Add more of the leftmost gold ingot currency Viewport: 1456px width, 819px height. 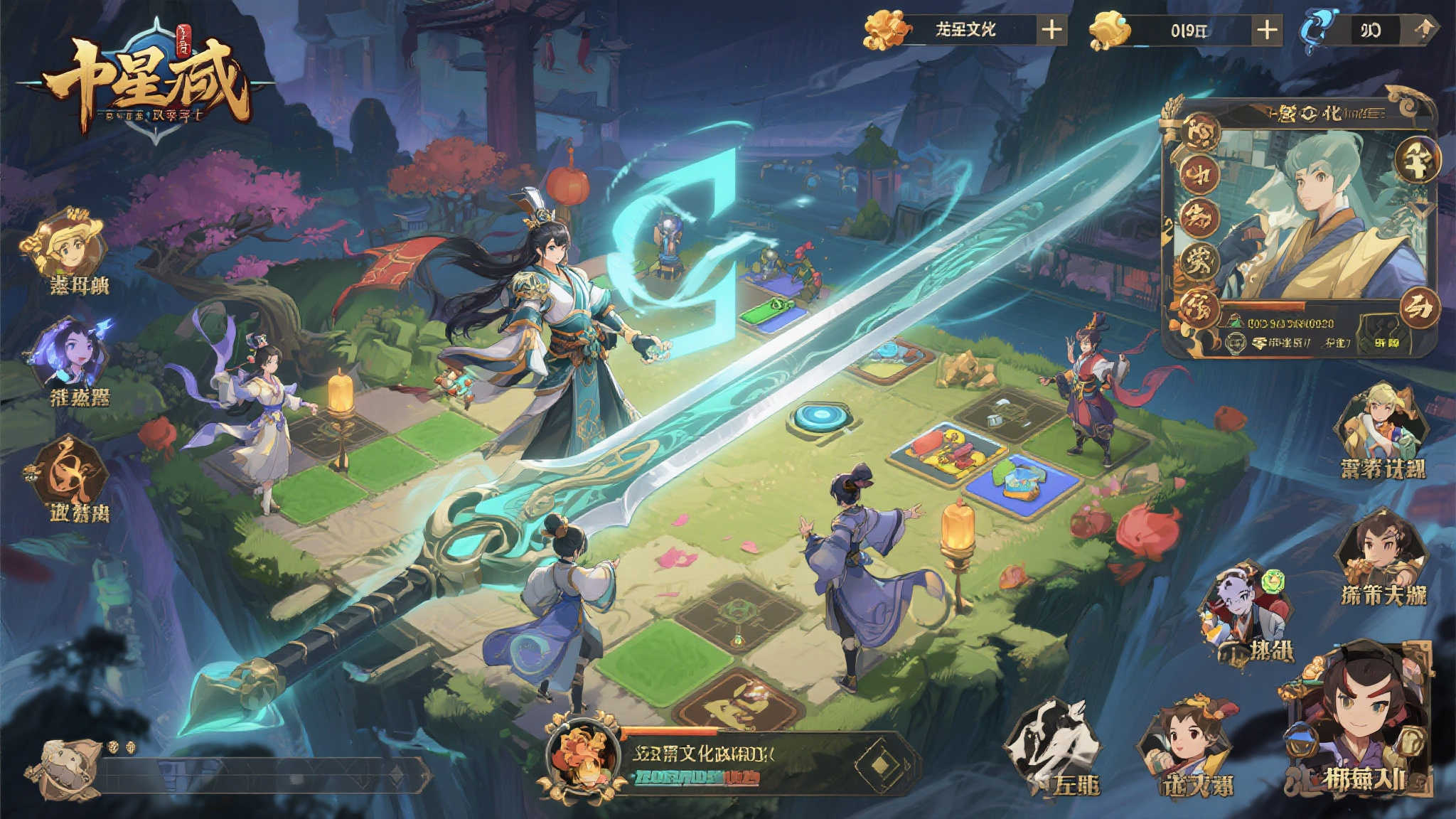pos(1051,30)
